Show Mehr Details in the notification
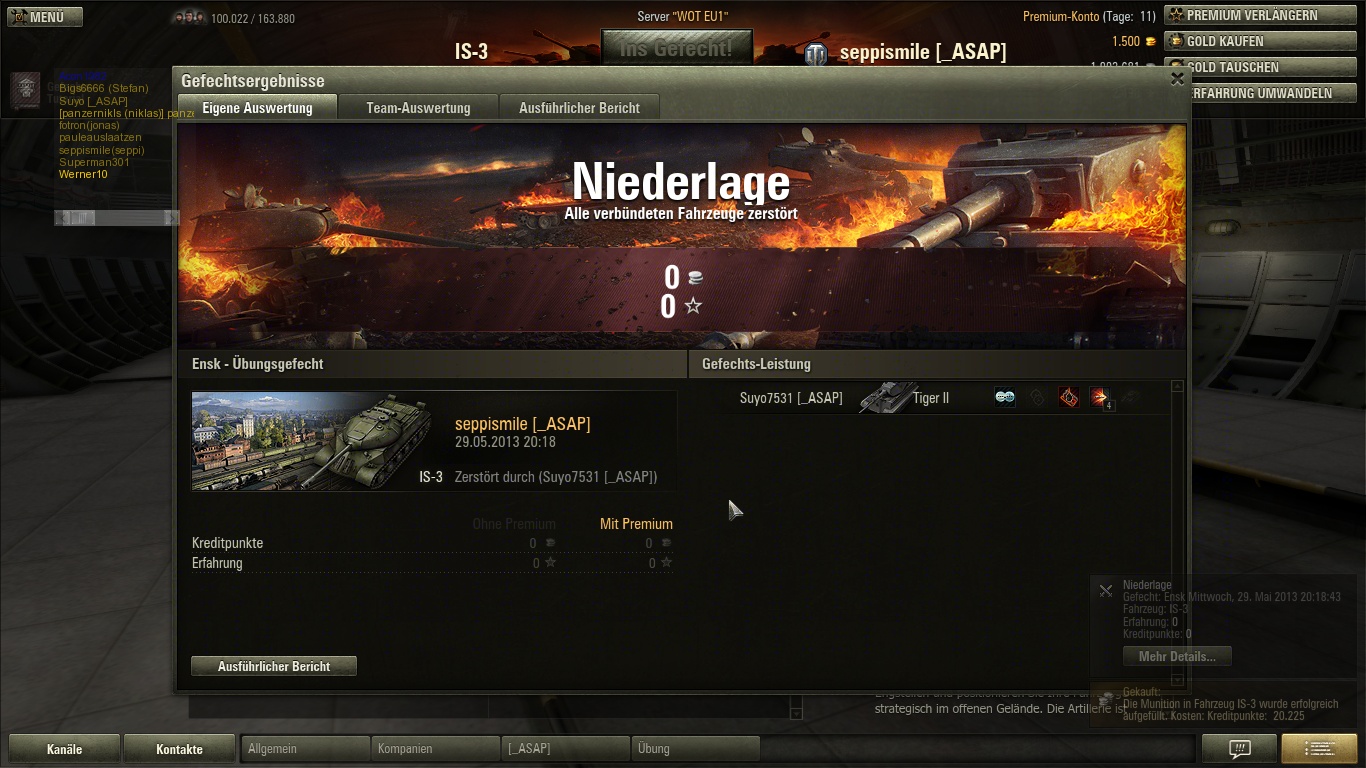 pyautogui.click(x=1177, y=657)
